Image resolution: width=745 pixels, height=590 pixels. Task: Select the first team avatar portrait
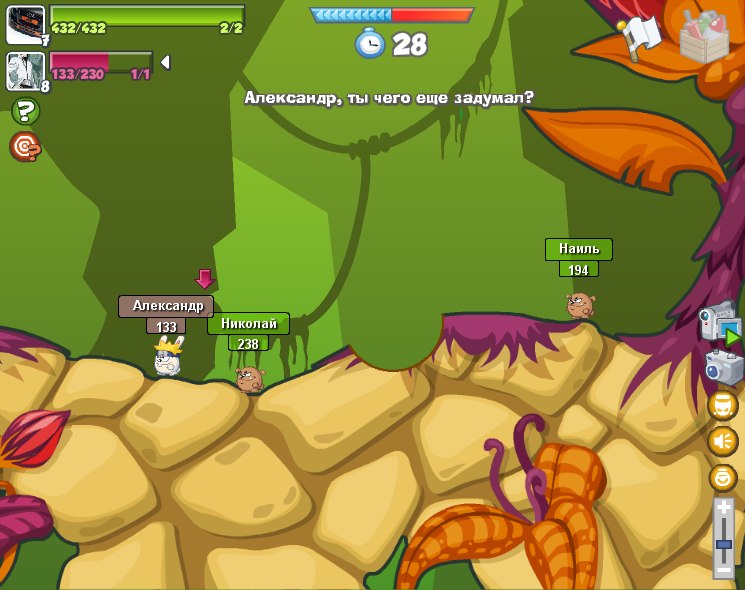25,24
